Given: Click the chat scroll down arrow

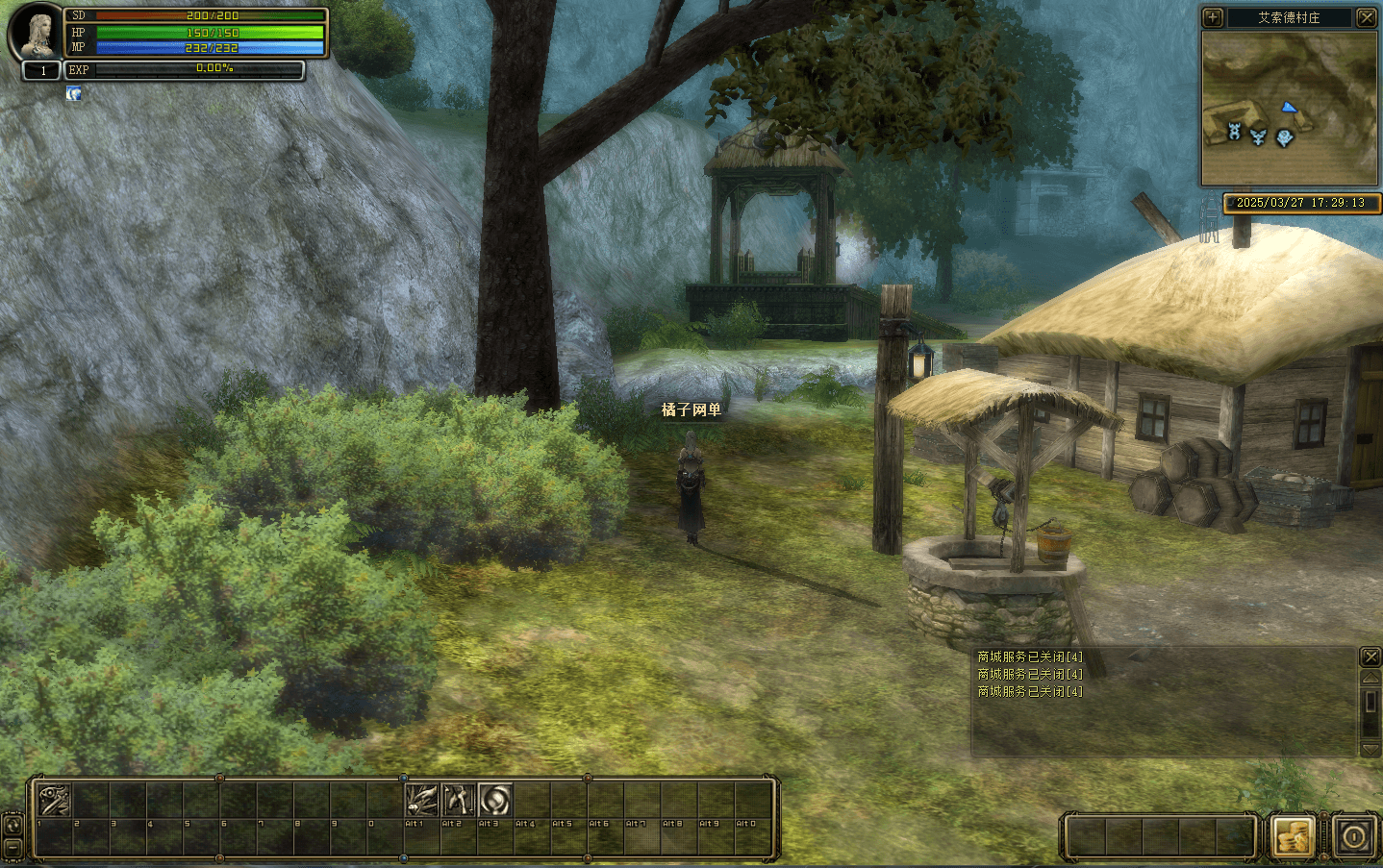Looking at the screenshot, I should point(1370,749).
